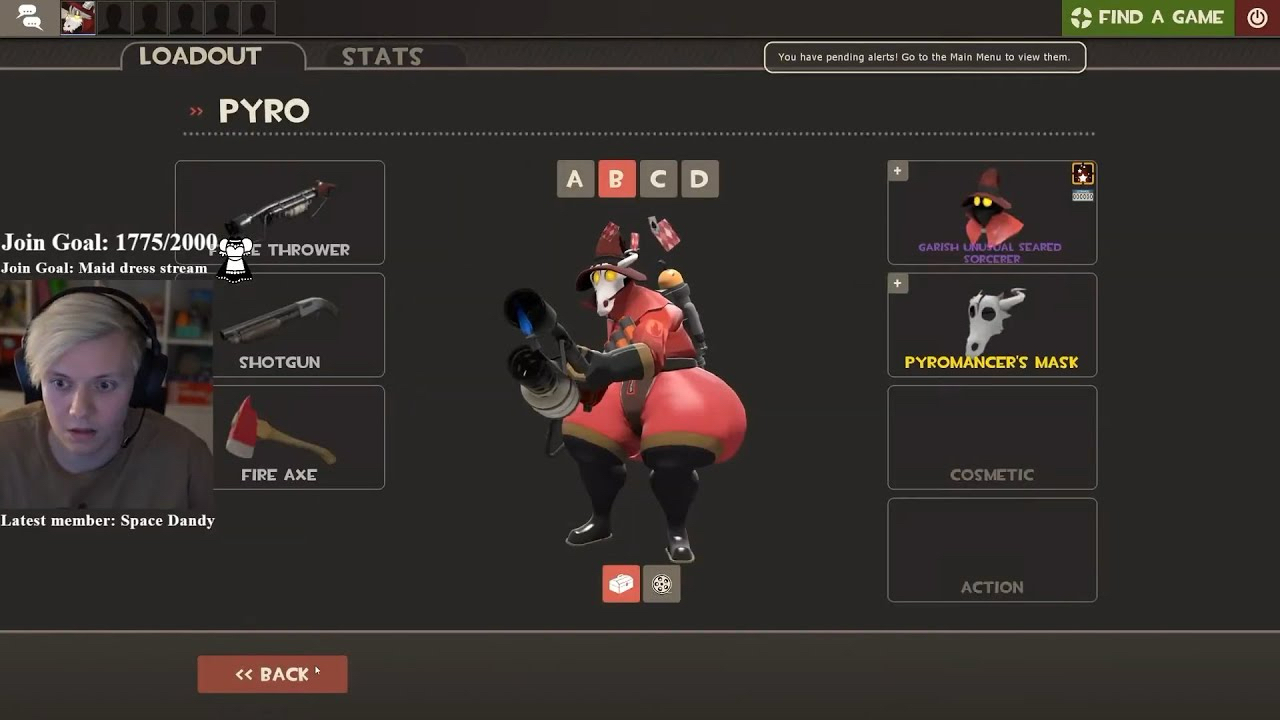Click the Find a Game button
Image resolution: width=1280 pixels, height=720 pixels.
point(1147,17)
